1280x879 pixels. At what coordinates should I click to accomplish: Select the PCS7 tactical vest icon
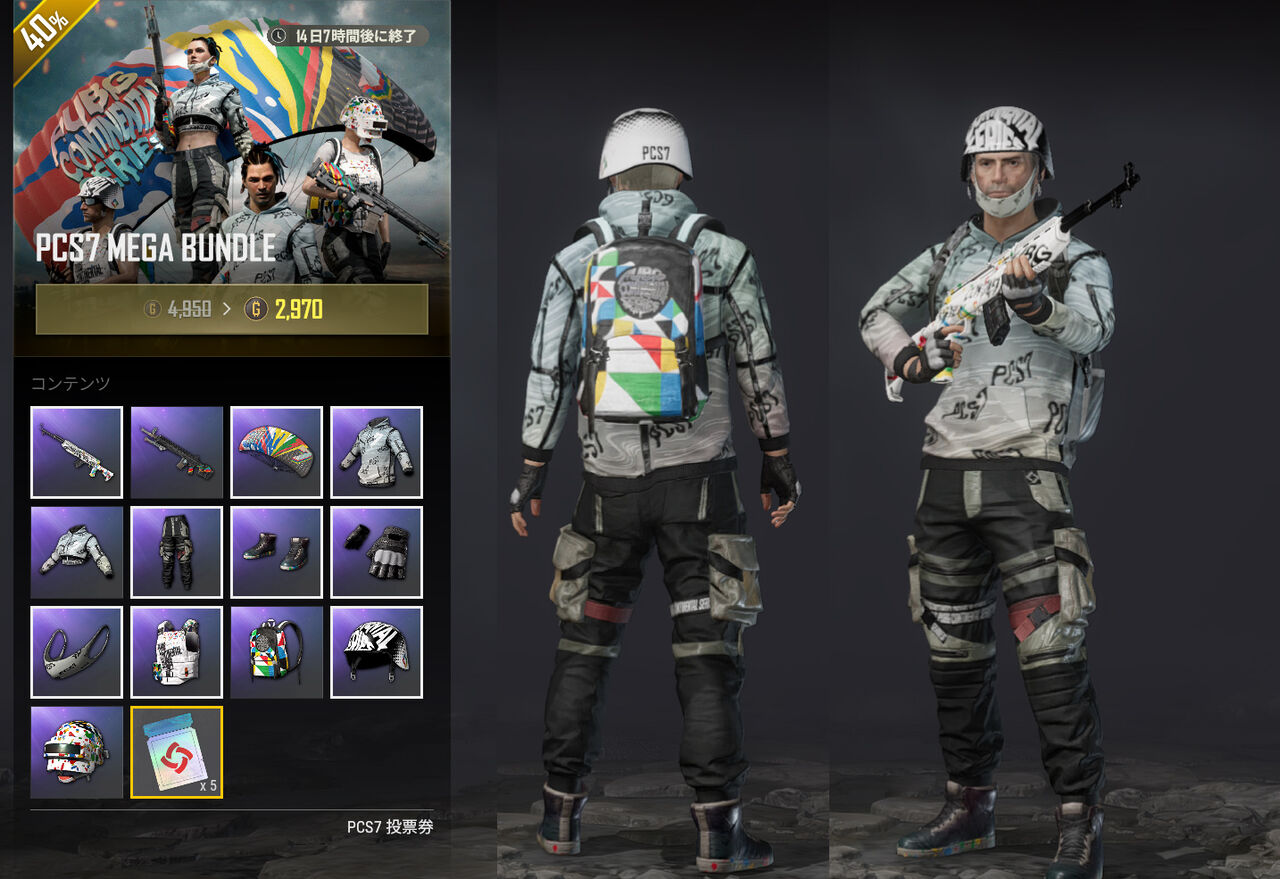(x=176, y=652)
